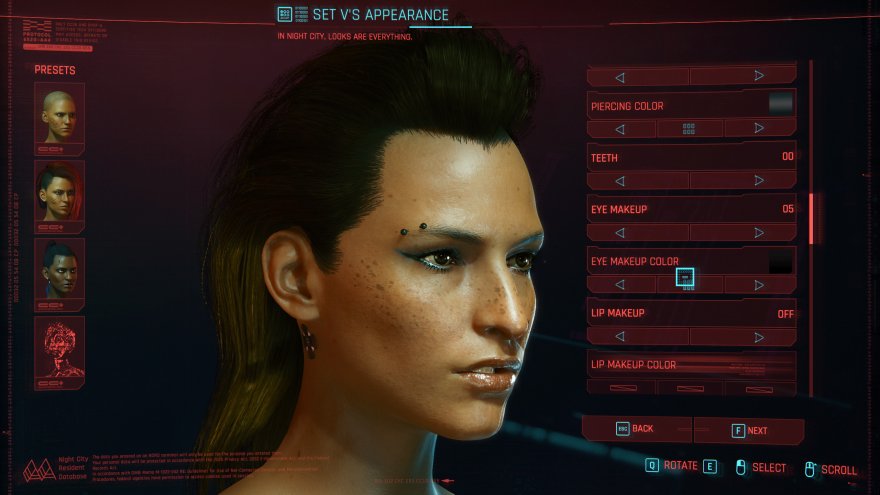Click the Back button
880x495 pixels.
point(636,429)
